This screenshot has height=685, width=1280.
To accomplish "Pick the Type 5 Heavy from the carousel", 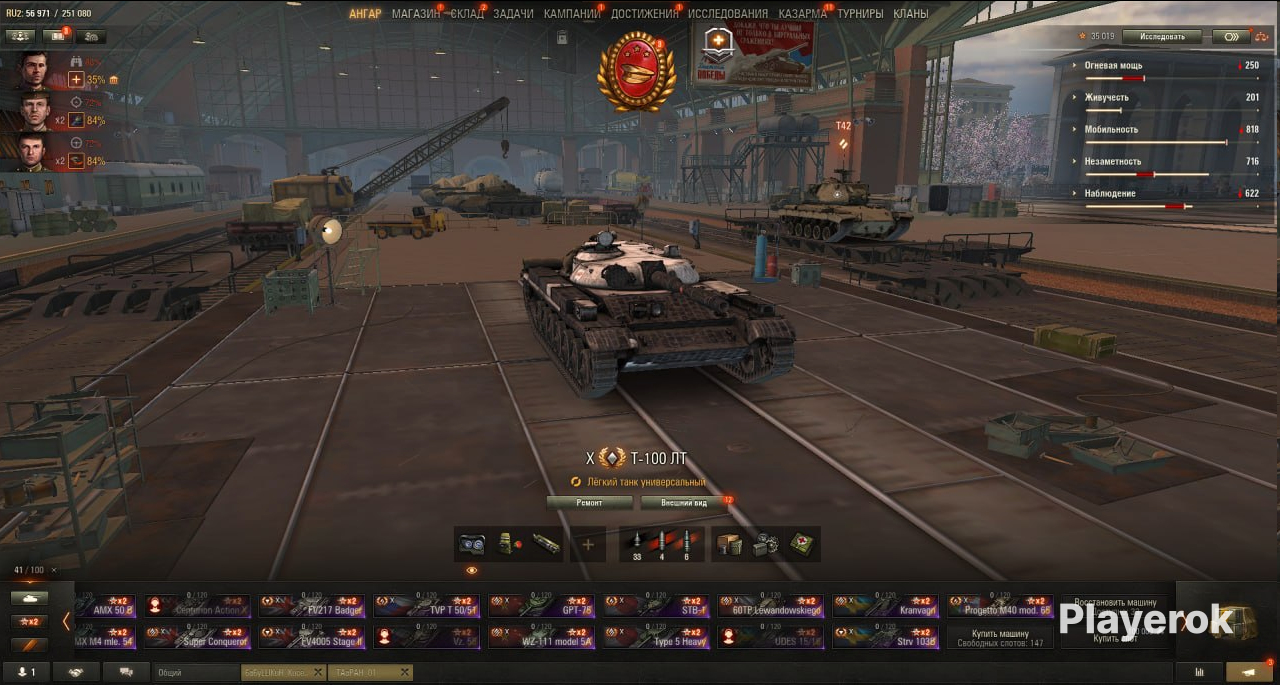I will click(x=655, y=638).
